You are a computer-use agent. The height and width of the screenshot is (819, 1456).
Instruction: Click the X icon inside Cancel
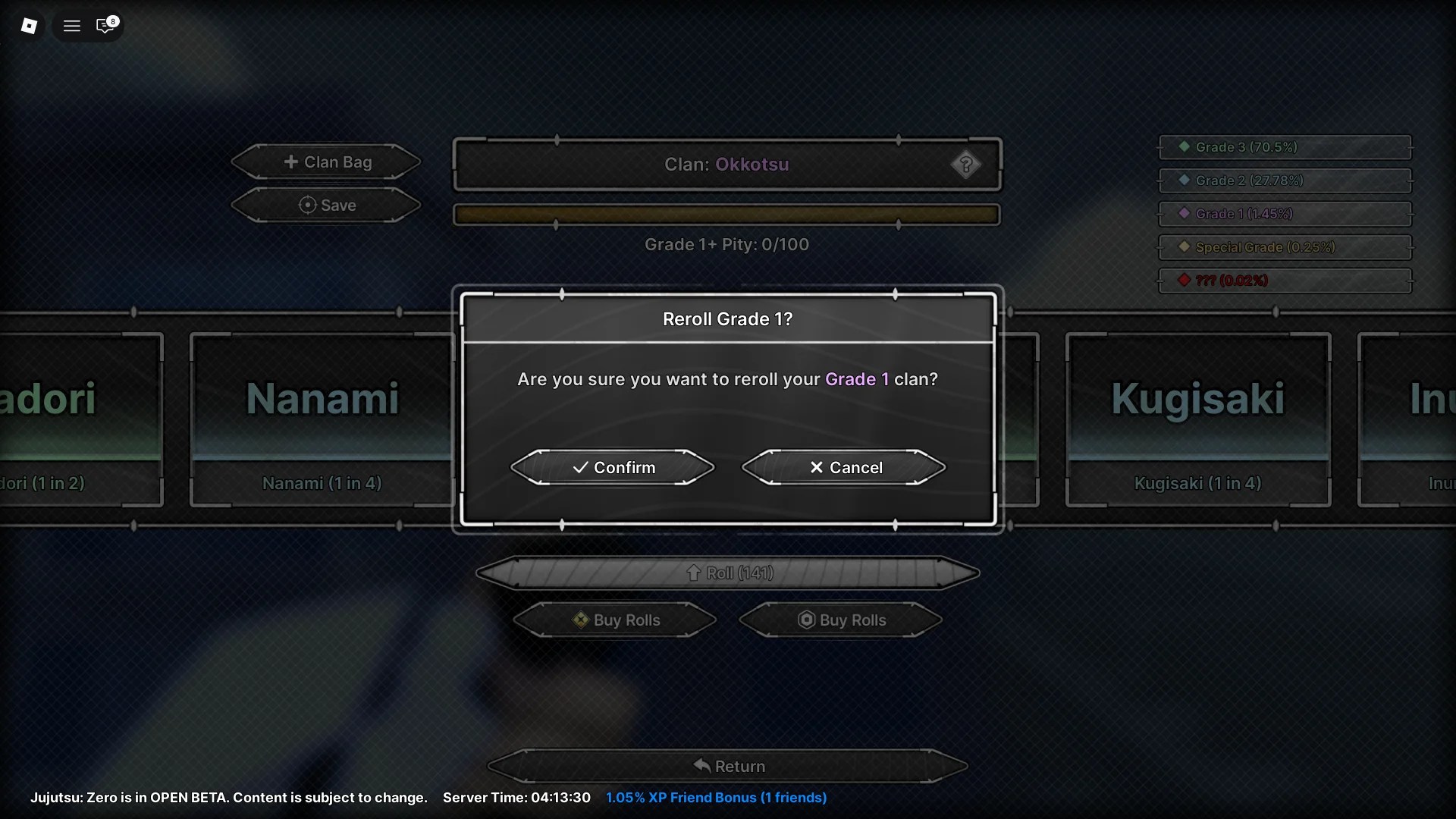click(x=816, y=467)
